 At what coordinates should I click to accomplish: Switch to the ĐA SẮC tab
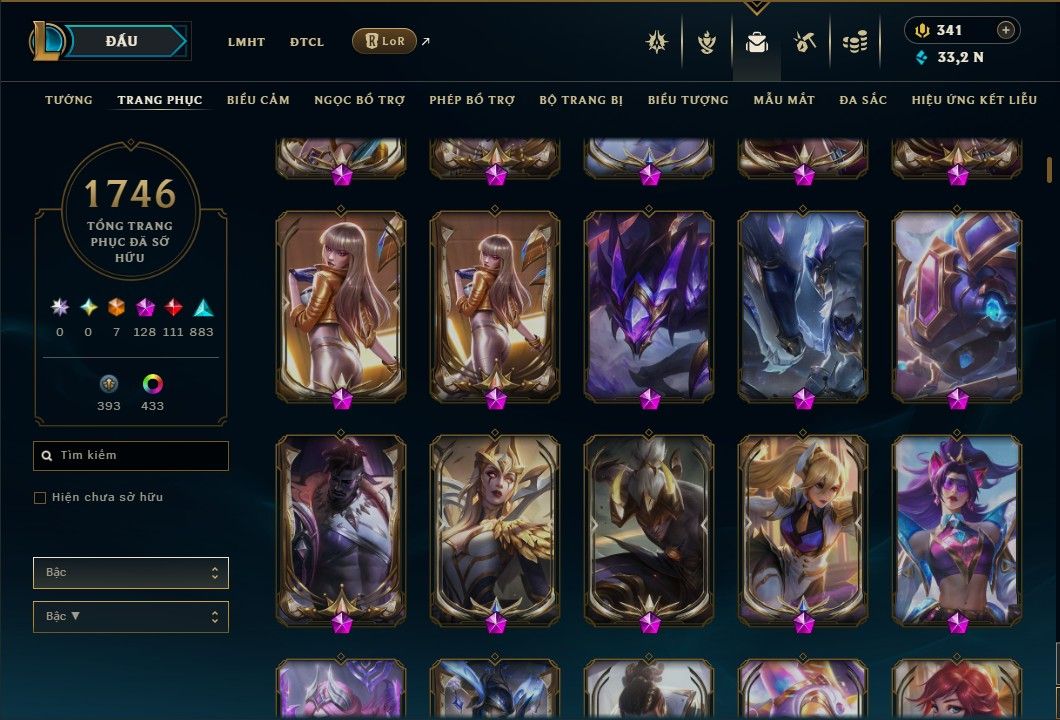[x=863, y=100]
